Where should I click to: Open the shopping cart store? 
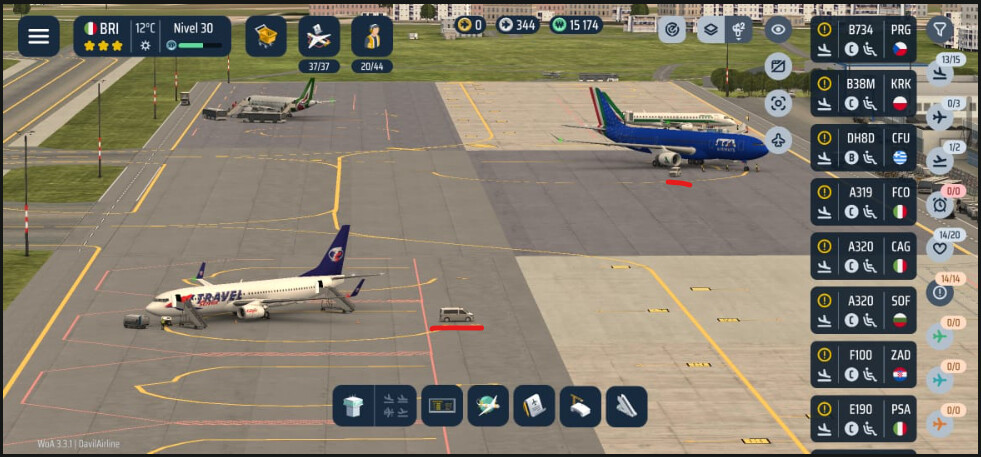coord(266,36)
